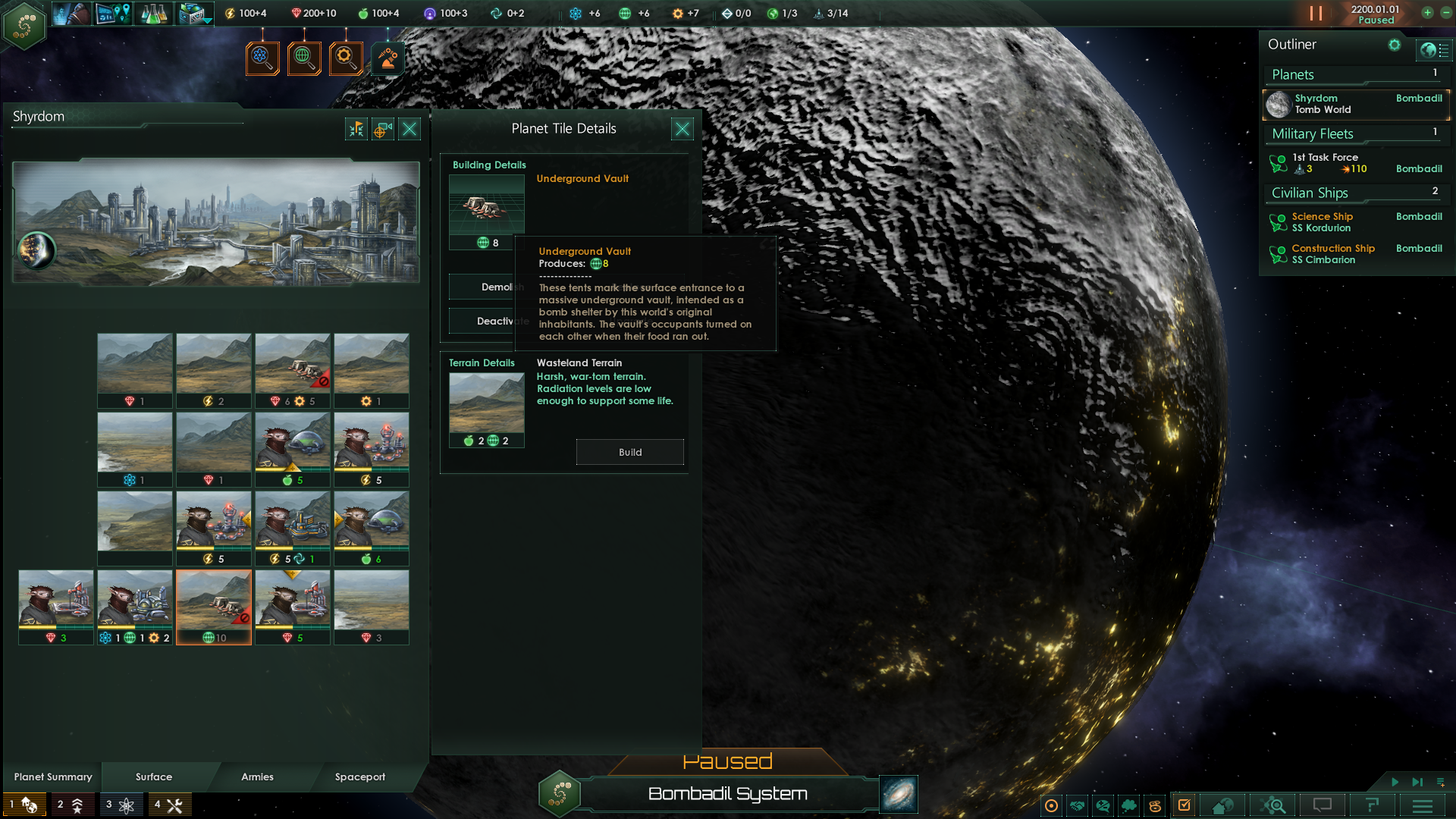Toggle the highlighted checkmark icon bottom-right
This screenshot has height=819, width=1456.
pos(1184,805)
